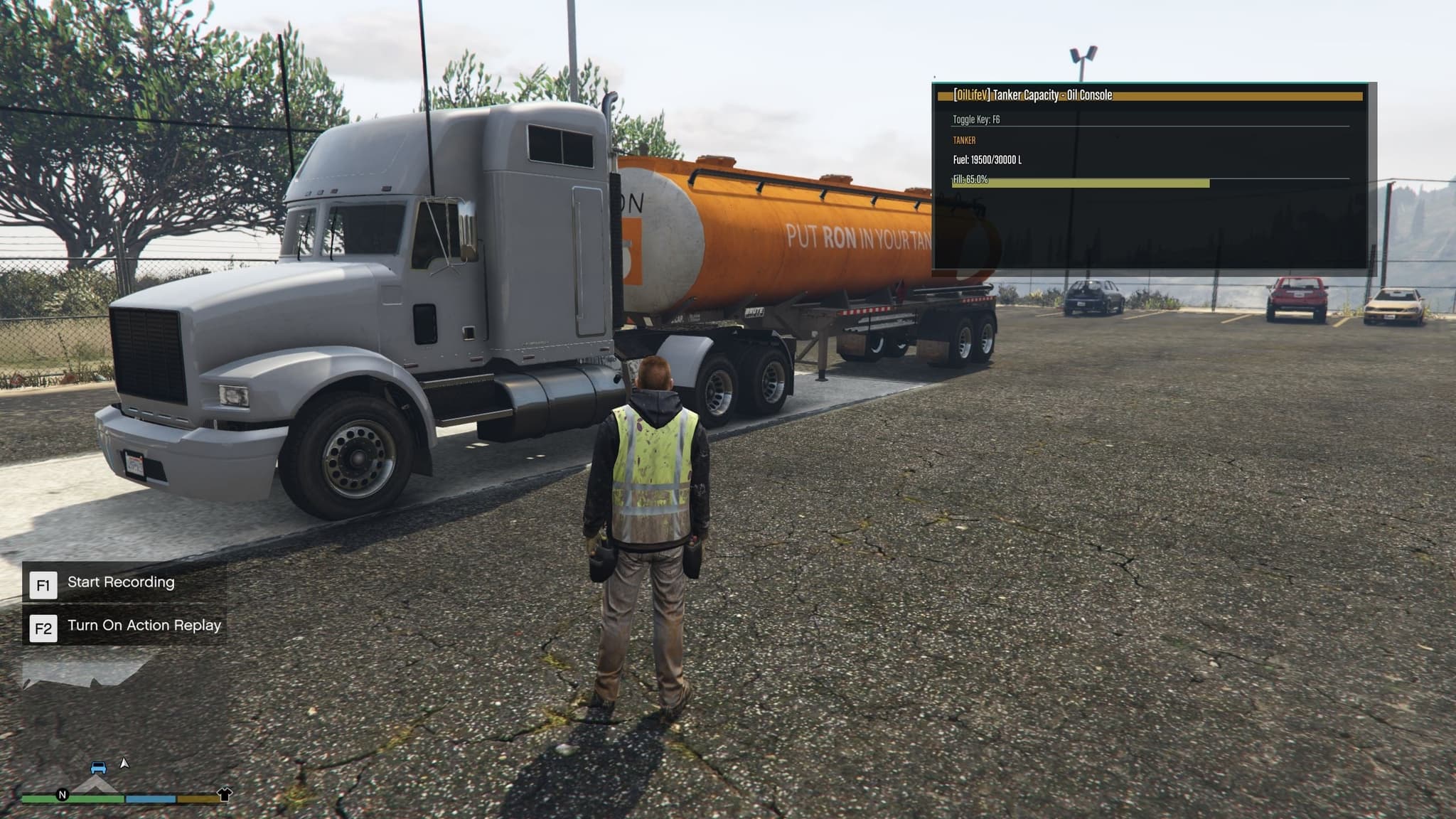Click the OilLifeV Tanker Capacity console title bar

click(1150, 95)
